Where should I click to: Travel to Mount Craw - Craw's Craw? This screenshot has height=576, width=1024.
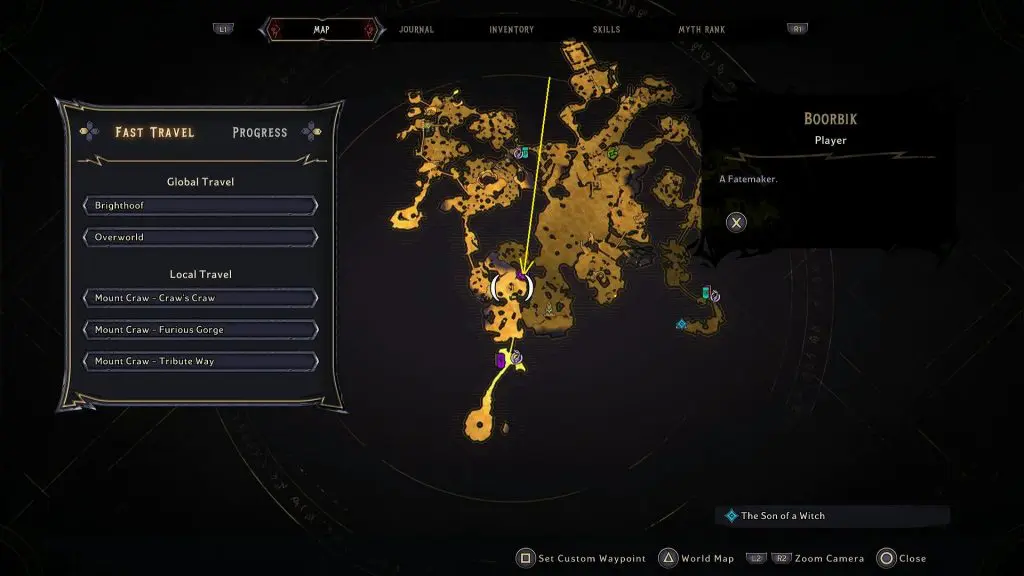[201, 298]
